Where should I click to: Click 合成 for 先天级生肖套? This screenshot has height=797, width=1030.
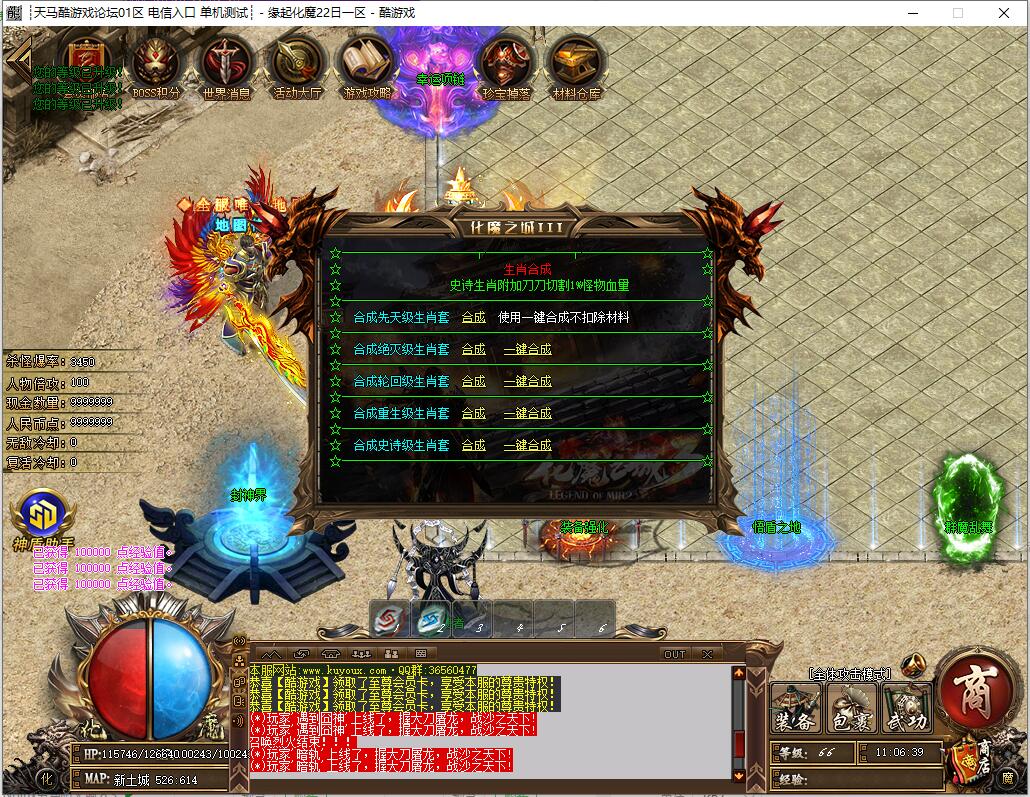[473, 317]
